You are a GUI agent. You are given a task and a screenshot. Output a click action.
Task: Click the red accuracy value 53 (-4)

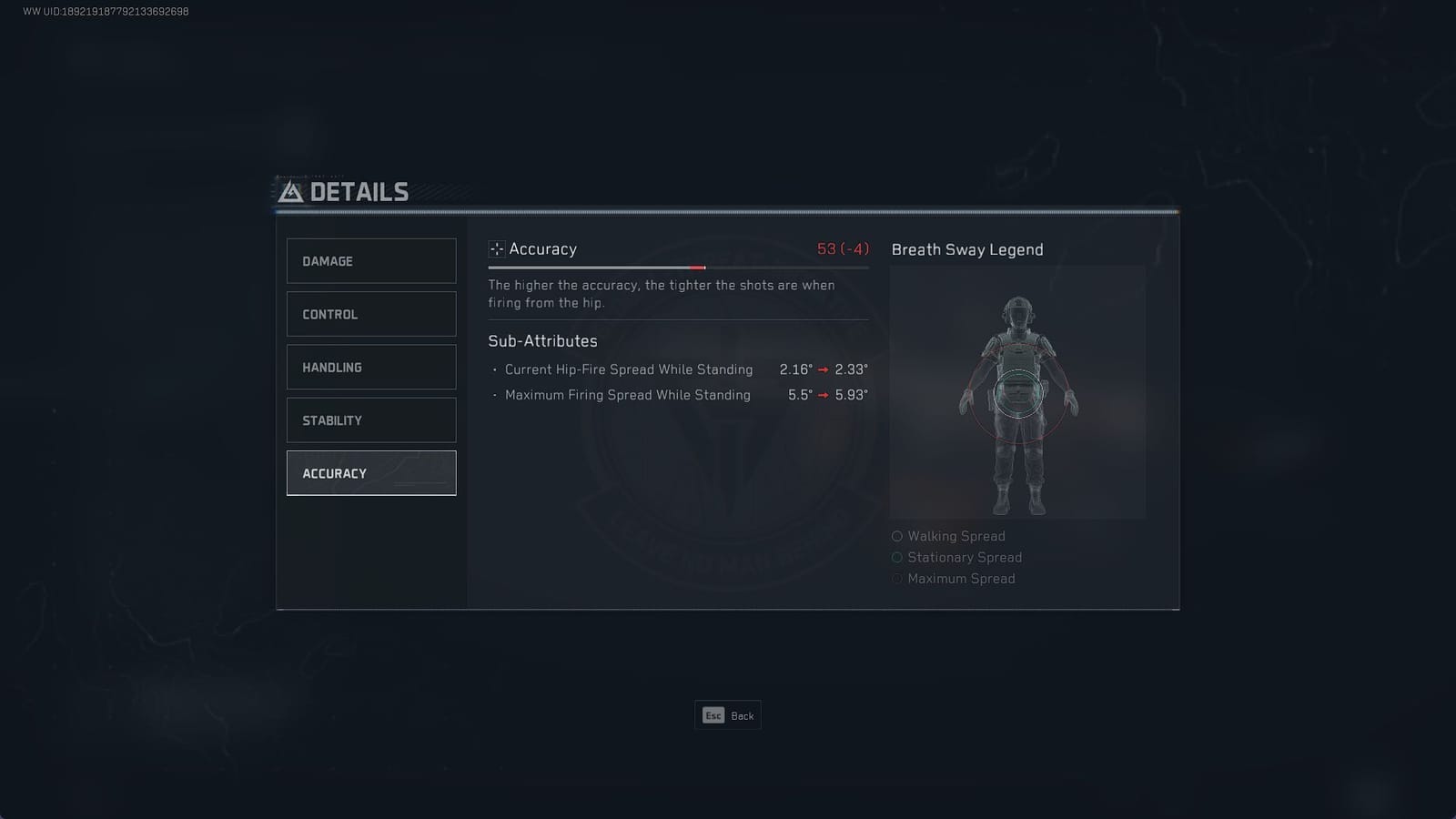point(842,248)
